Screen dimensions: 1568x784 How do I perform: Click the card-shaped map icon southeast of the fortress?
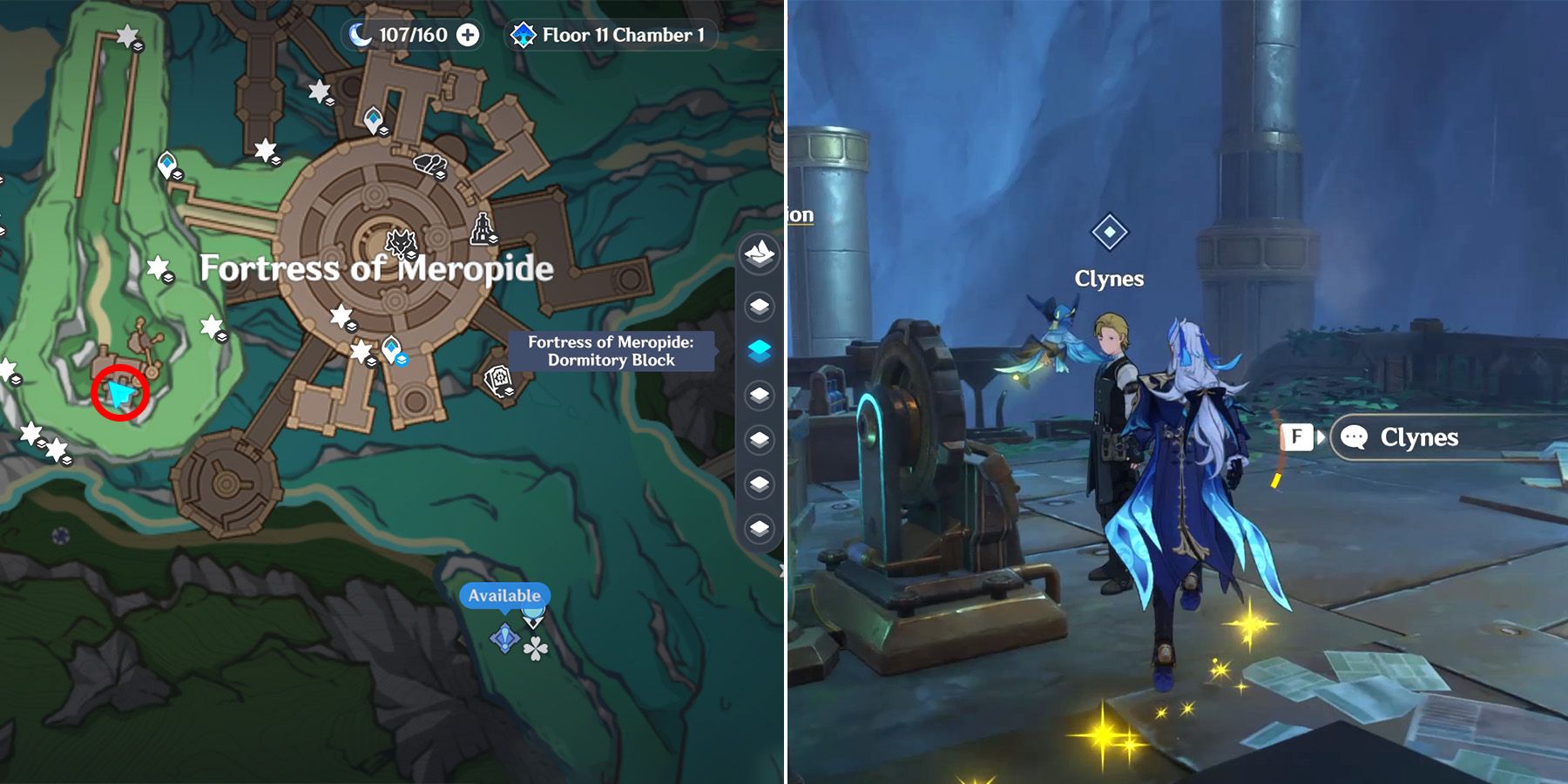tap(498, 382)
